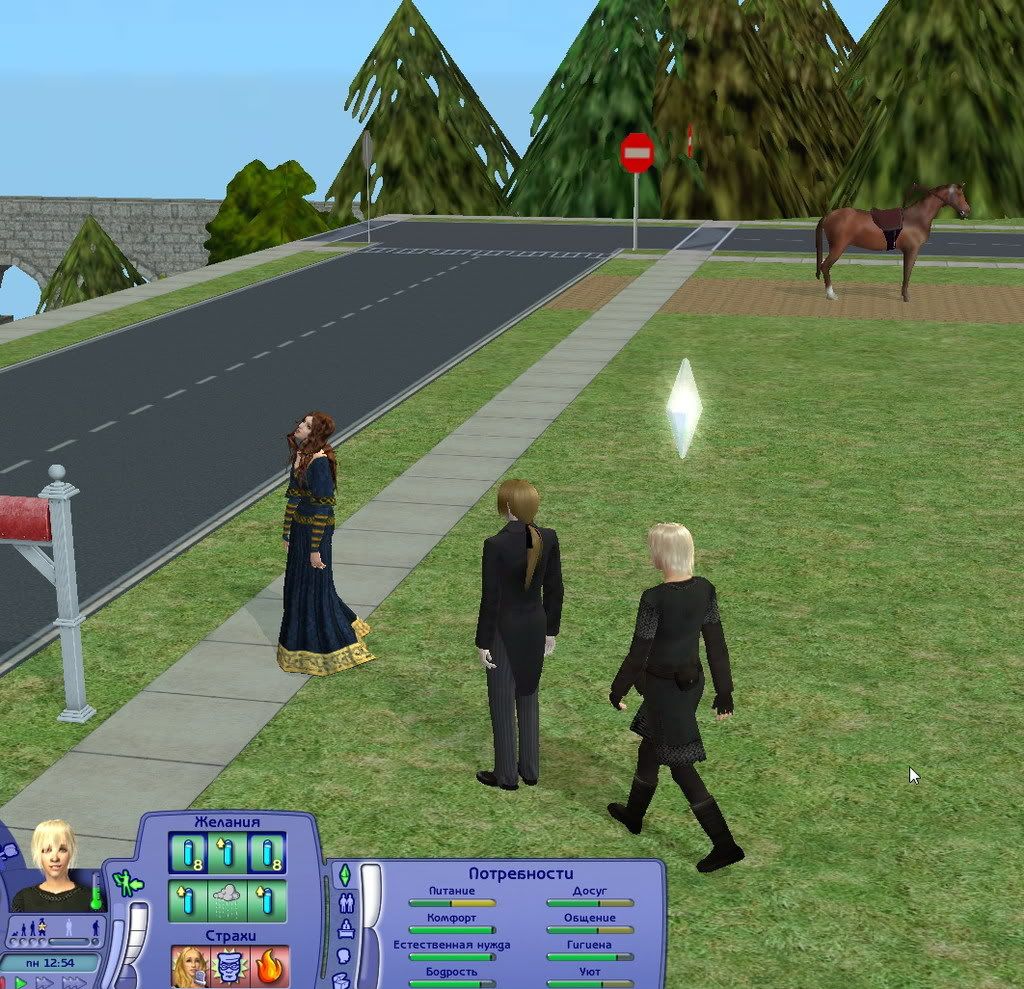Click the blonde woman fear slot
1024x989 pixels.
tap(188, 967)
